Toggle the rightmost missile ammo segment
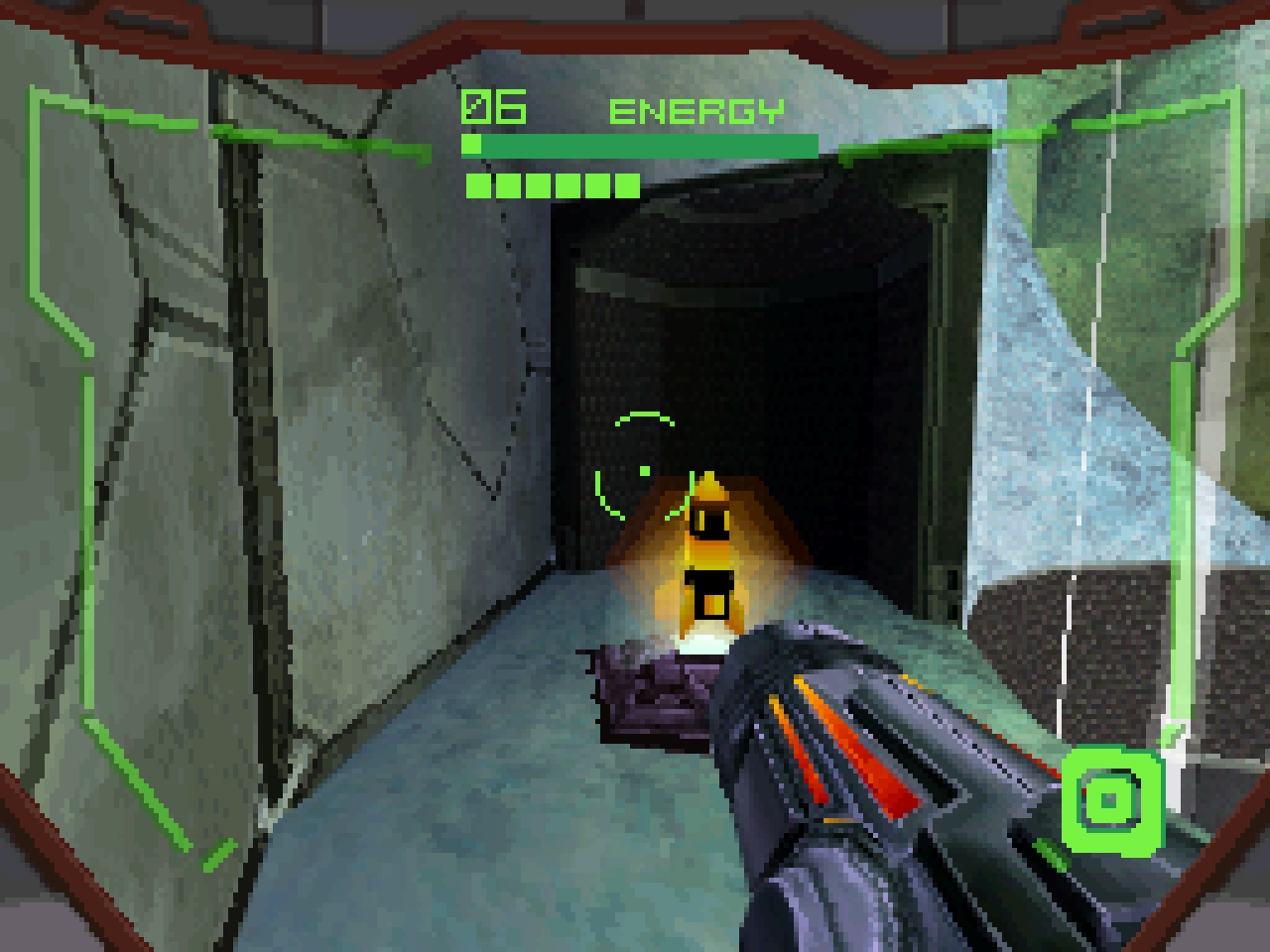Screen dimensions: 1270x952 point(626,184)
